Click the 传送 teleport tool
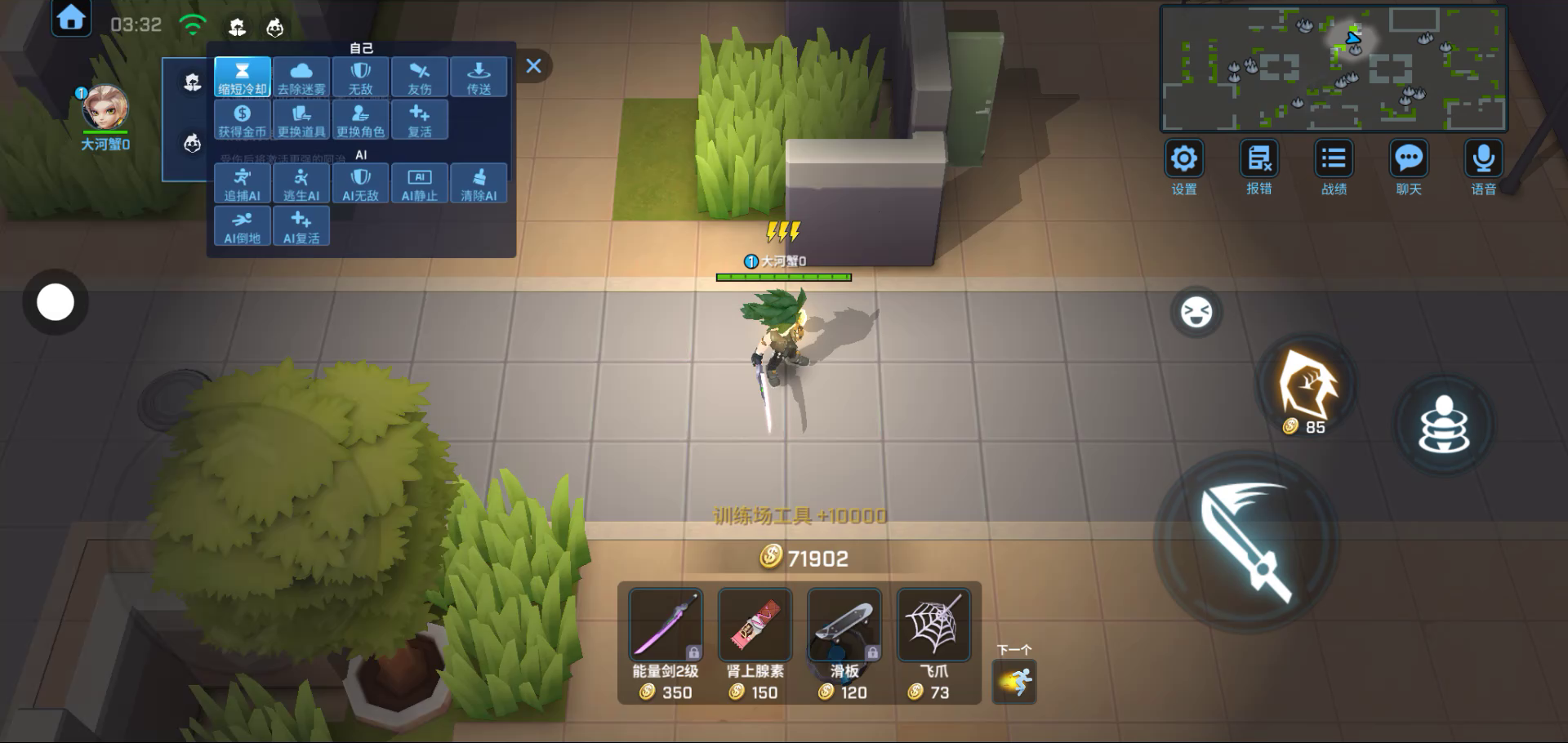The width and height of the screenshot is (1568, 743). click(479, 78)
